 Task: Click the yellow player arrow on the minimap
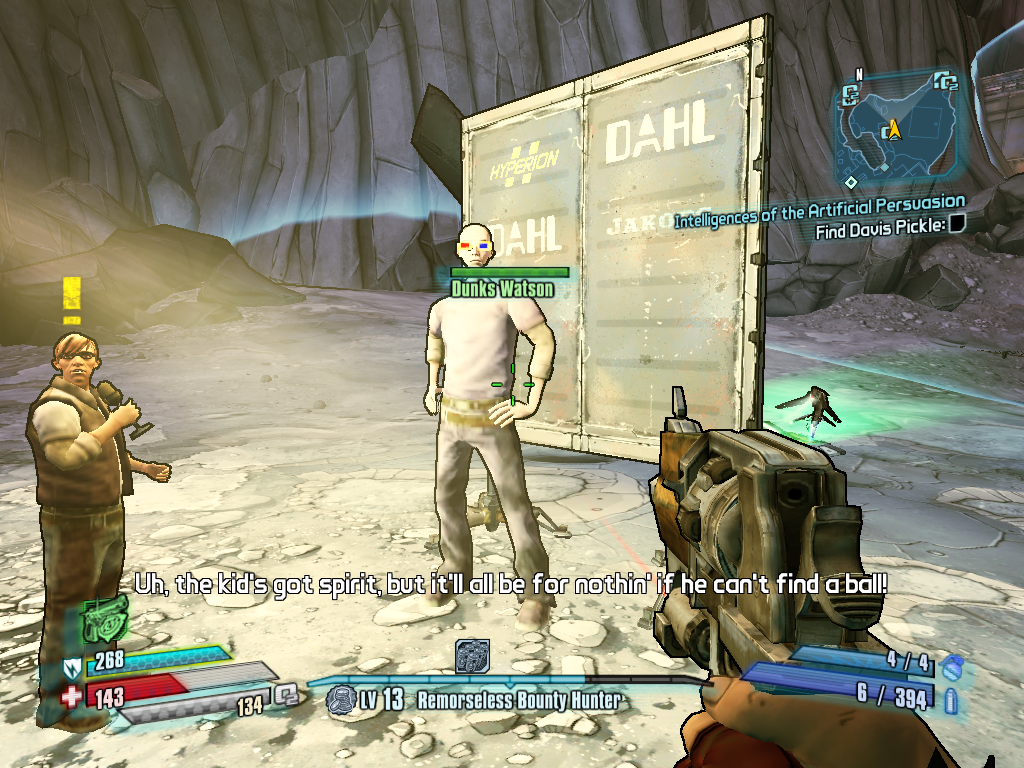(x=893, y=130)
